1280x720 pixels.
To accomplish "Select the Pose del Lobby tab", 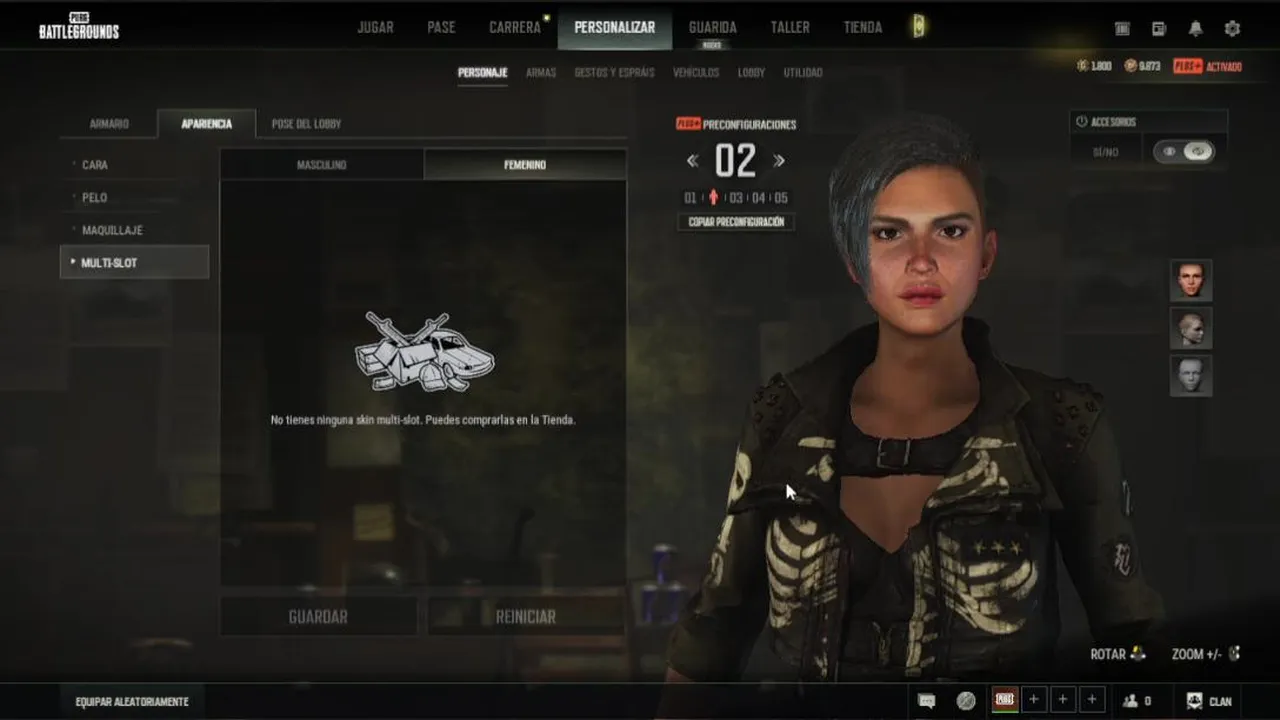I will coord(306,124).
